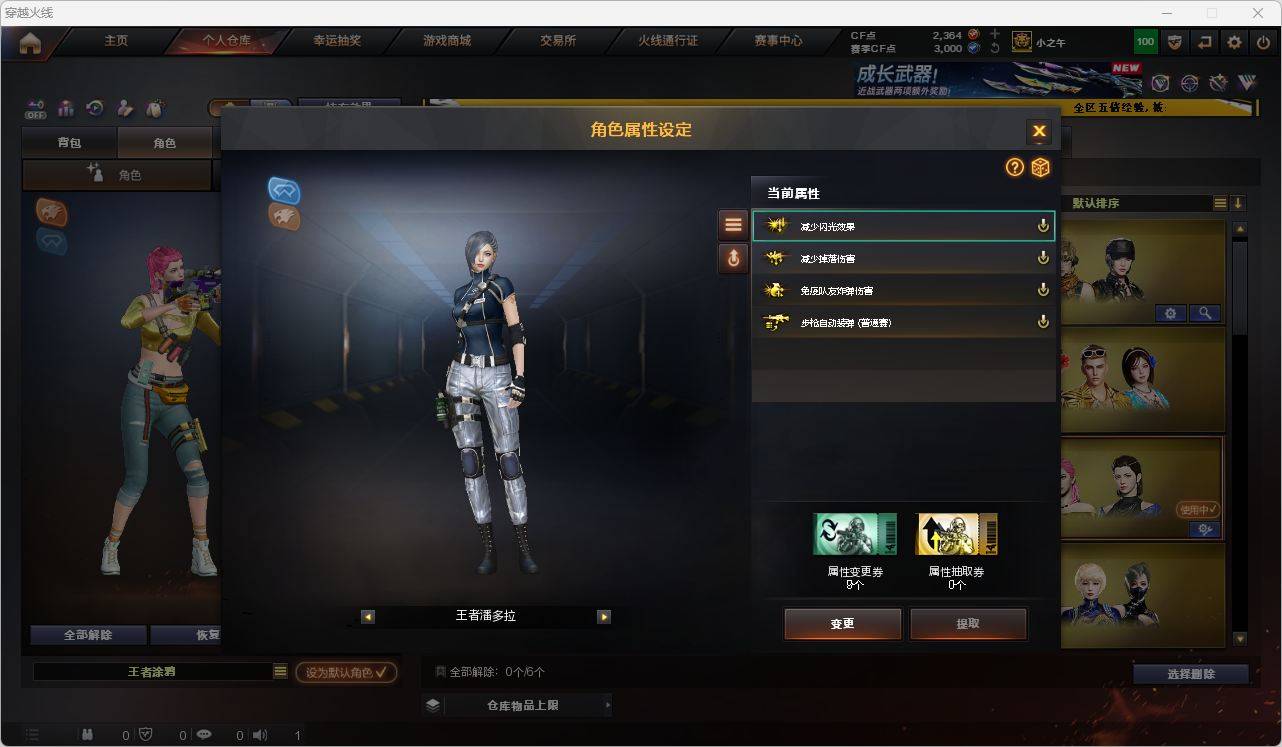The width and height of the screenshot is (1282, 747).
Task: Open the 背包 tab
Action: click(x=68, y=142)
